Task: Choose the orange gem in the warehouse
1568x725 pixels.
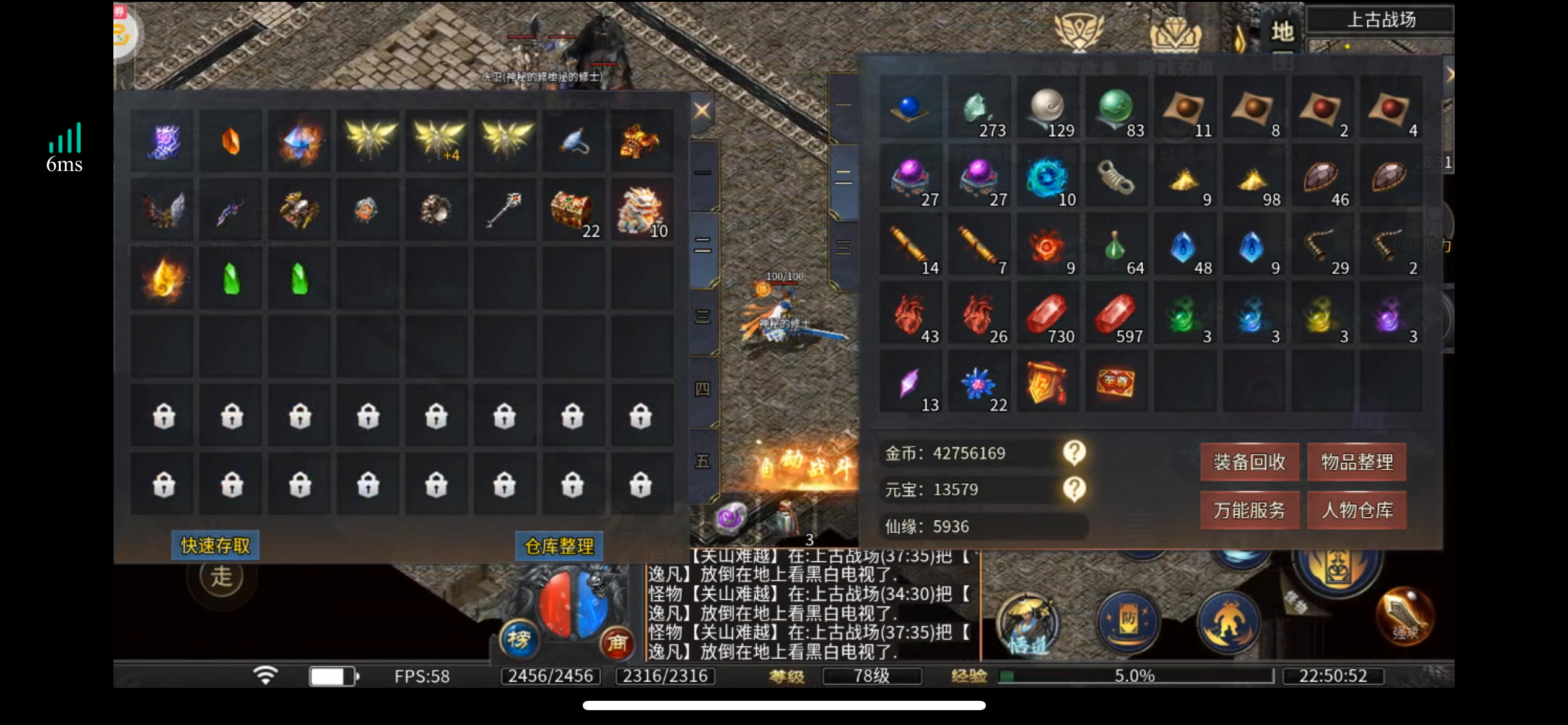Action: (x=231, y=142)
